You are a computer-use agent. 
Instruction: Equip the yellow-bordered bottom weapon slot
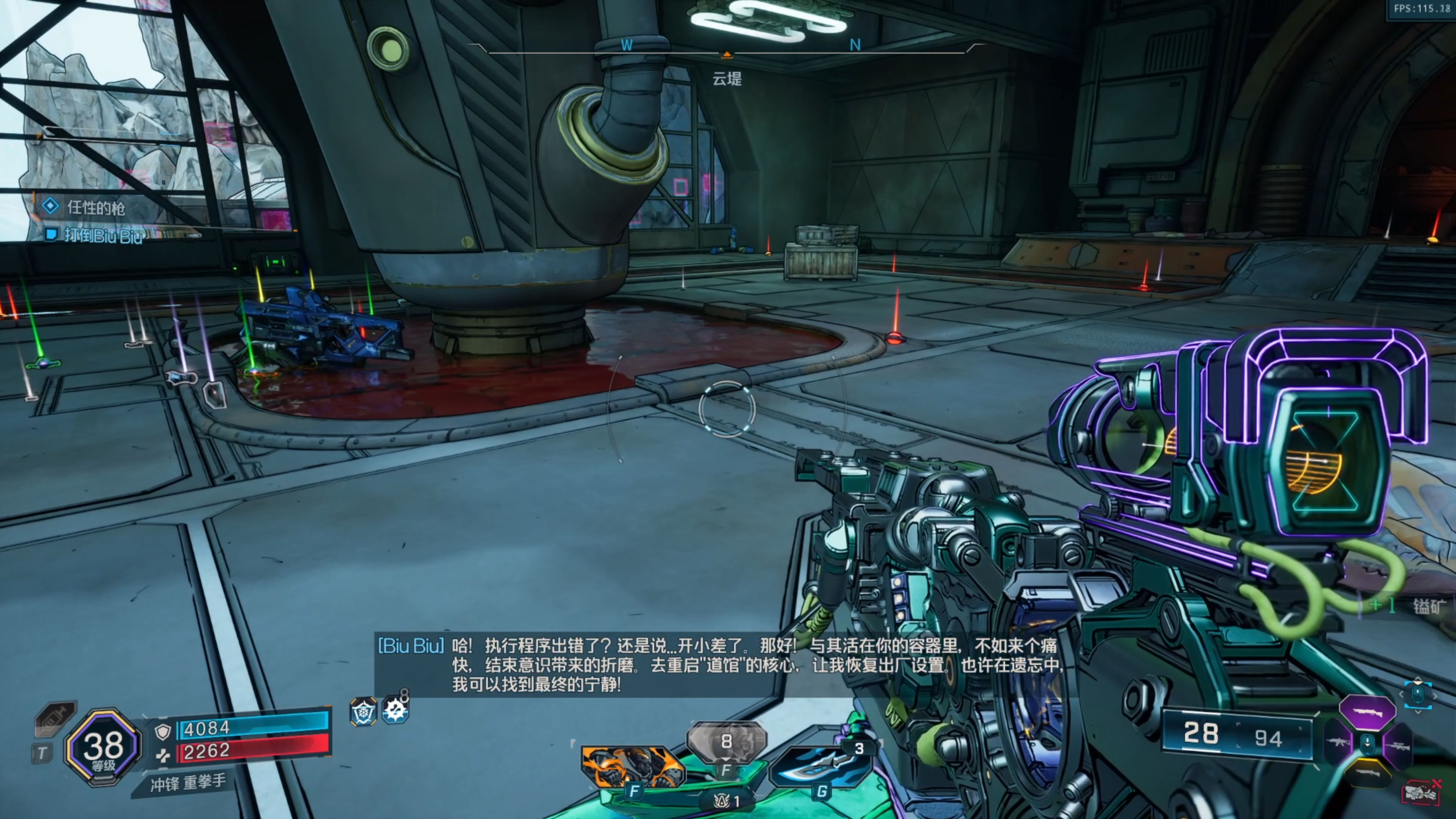coord(1367,773)
